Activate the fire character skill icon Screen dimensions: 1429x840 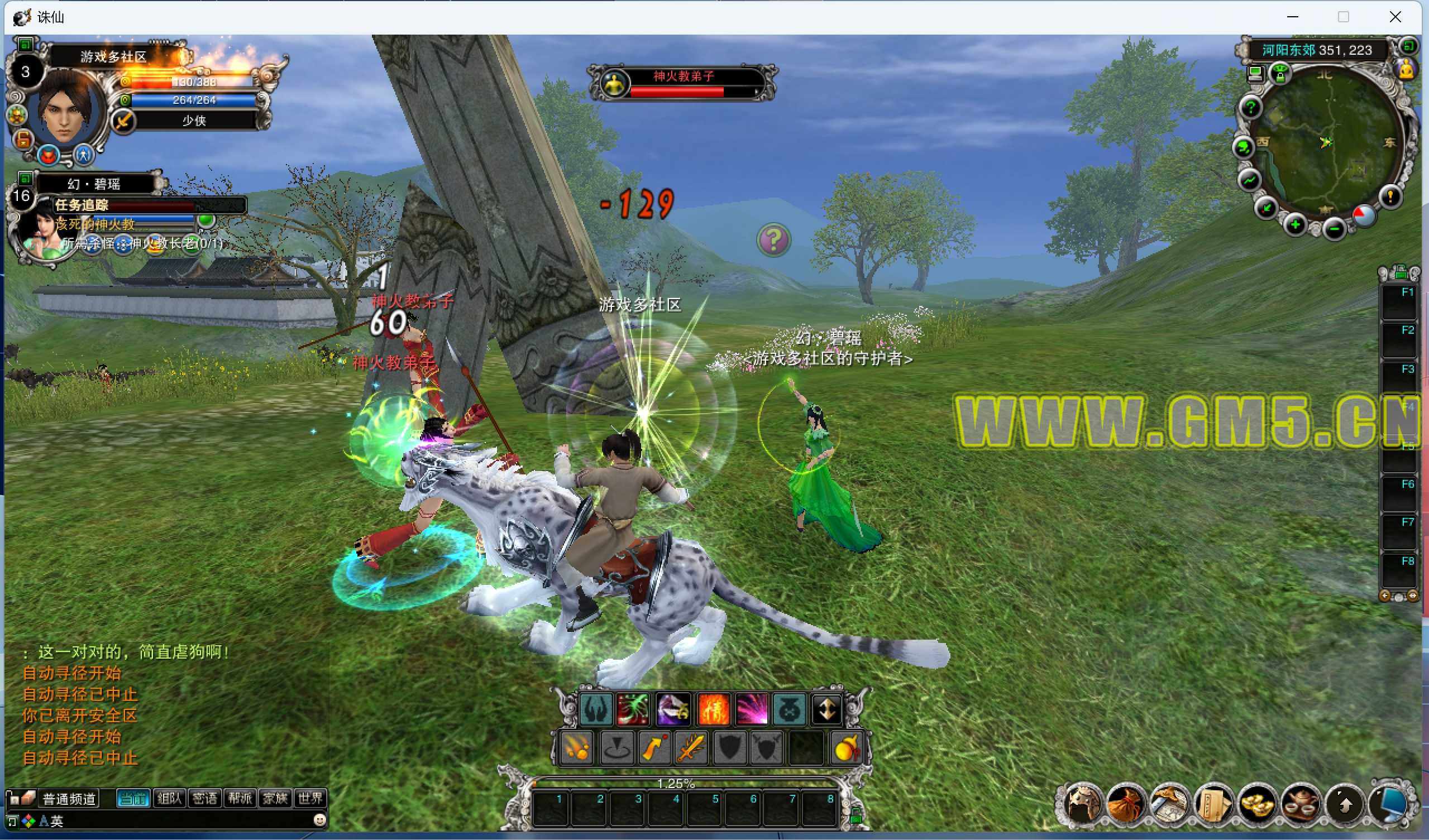(712, 709)
